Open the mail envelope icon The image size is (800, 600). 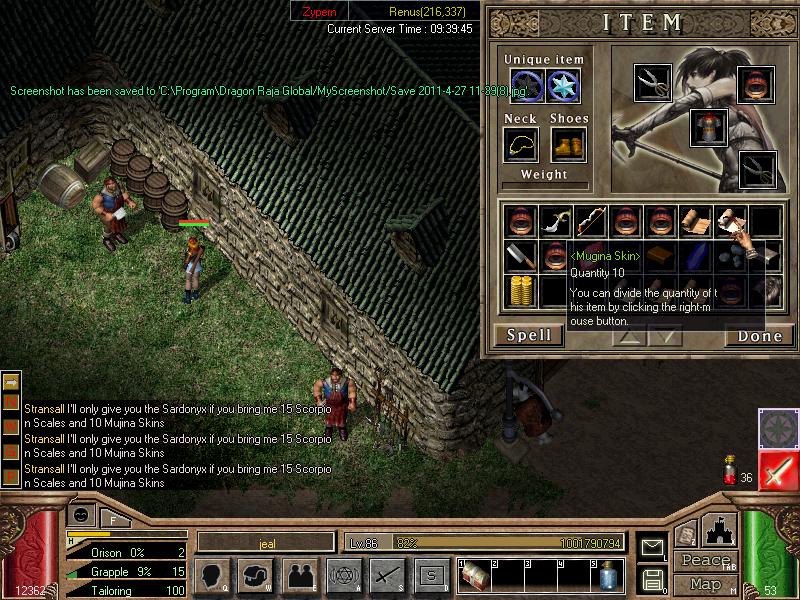(651, 546)
